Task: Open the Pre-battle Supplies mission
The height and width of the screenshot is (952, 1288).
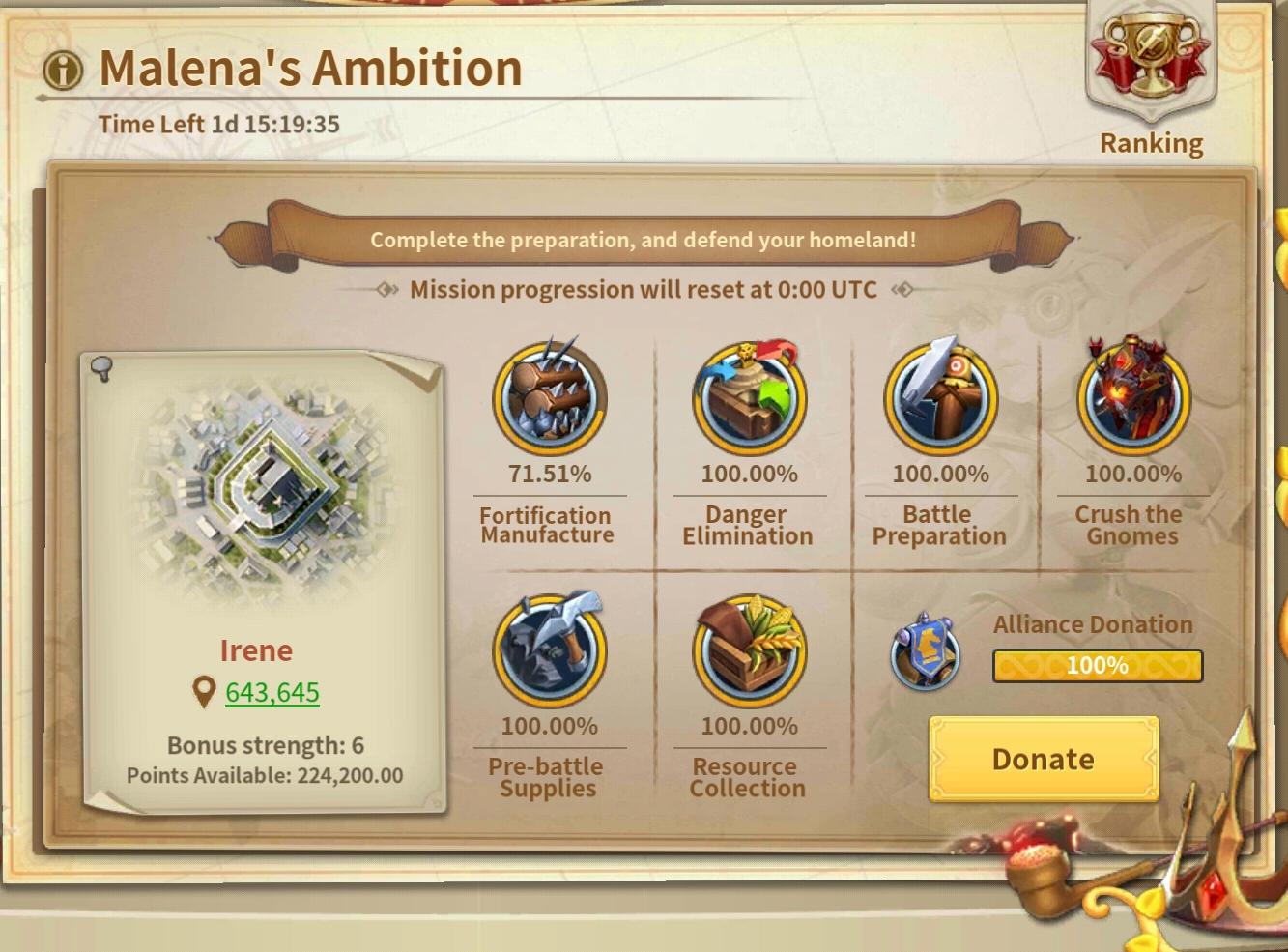Action: 550,650
